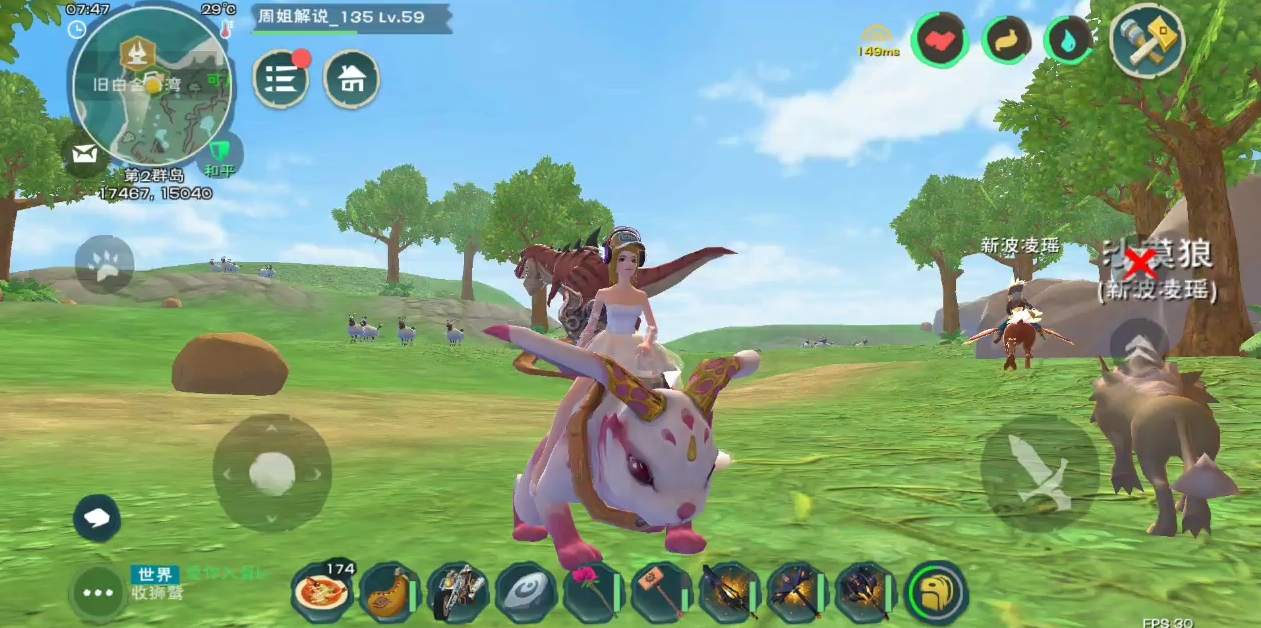The height and width of the screenshot is (628, 1261).
Task: Open the speech bubble chat button
Action: tap(97, 518)
